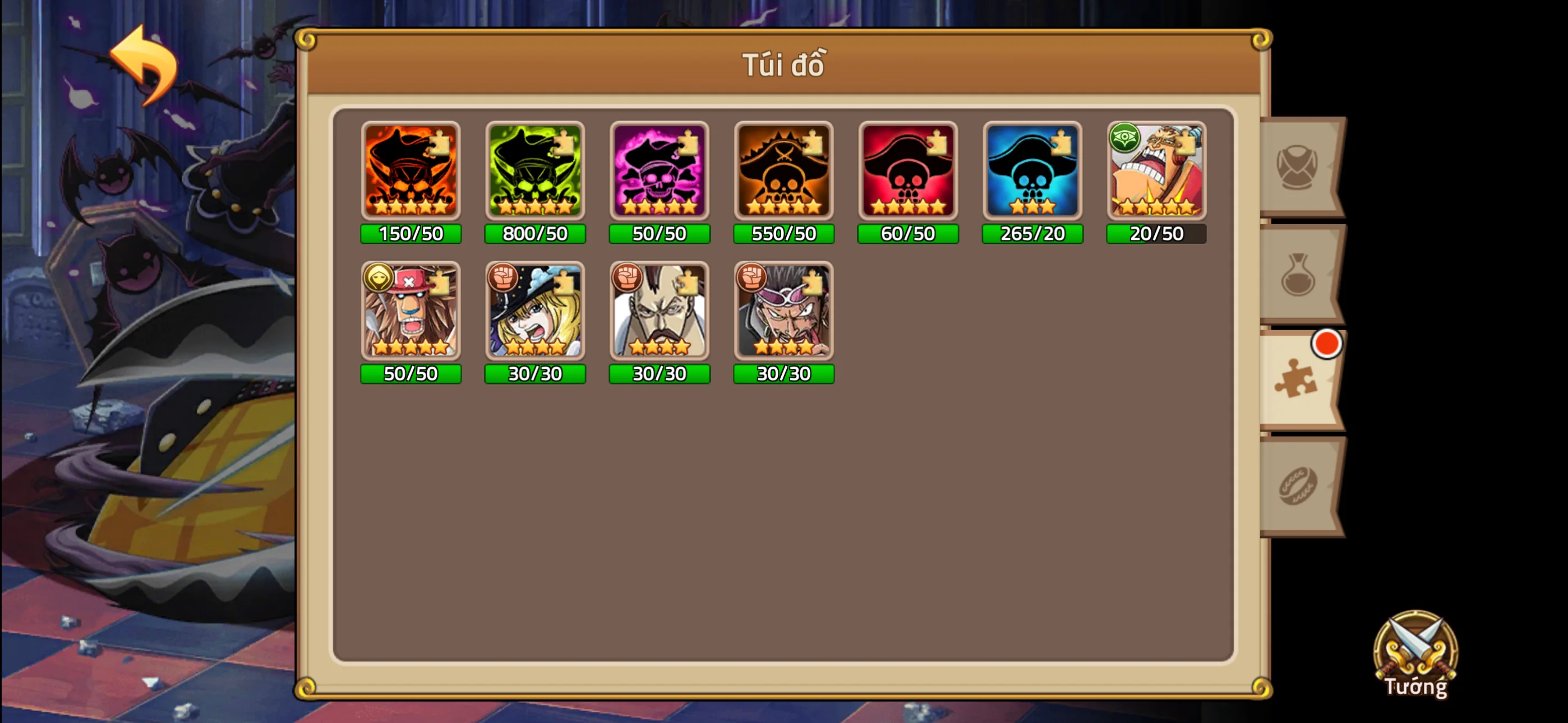Click the red notification dot on the puzzle tab
This screenshot has height=723, width=1568.
coord(1326,344)
